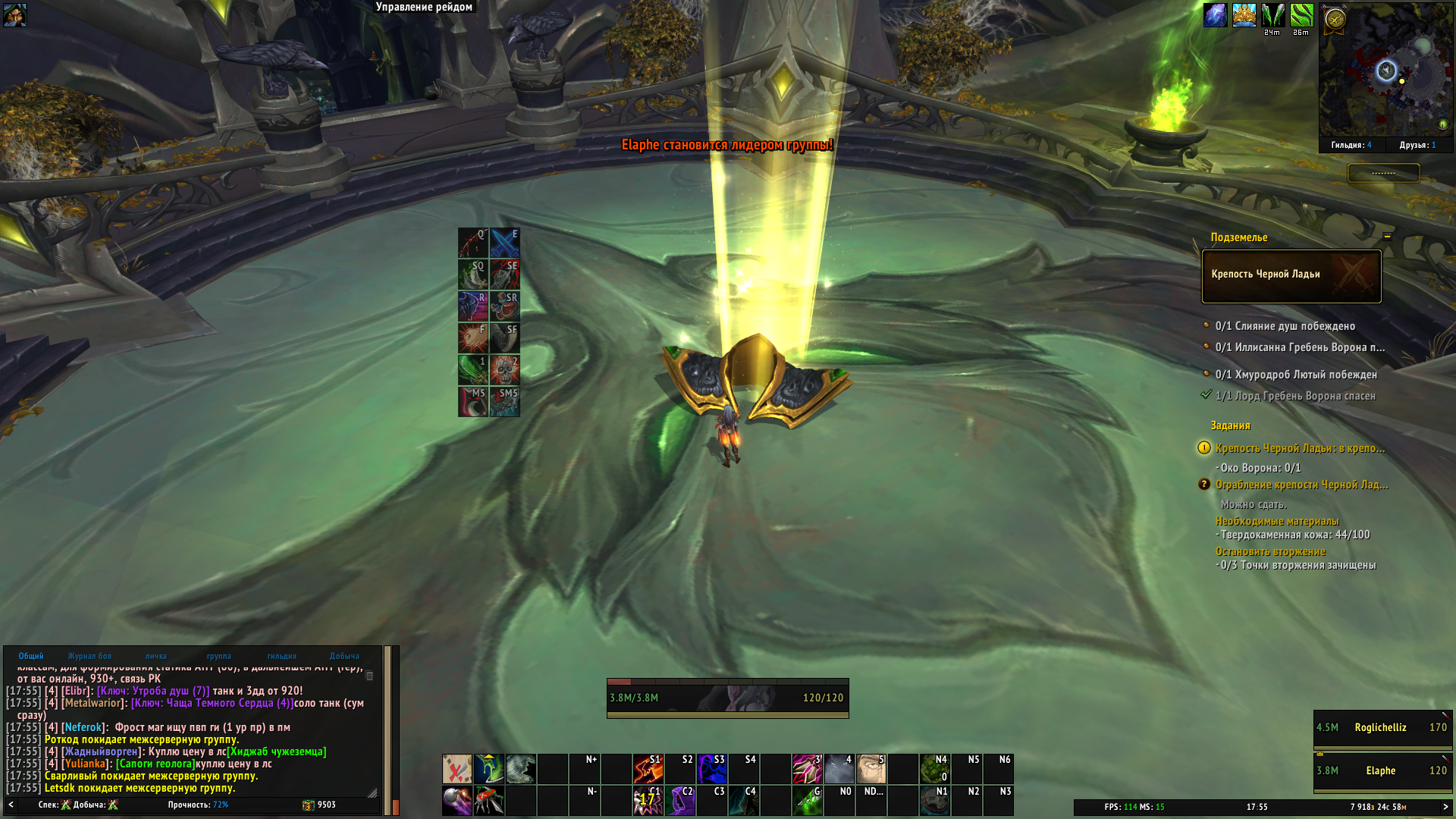Click the golden garrison emblem on minimap

1335,19
